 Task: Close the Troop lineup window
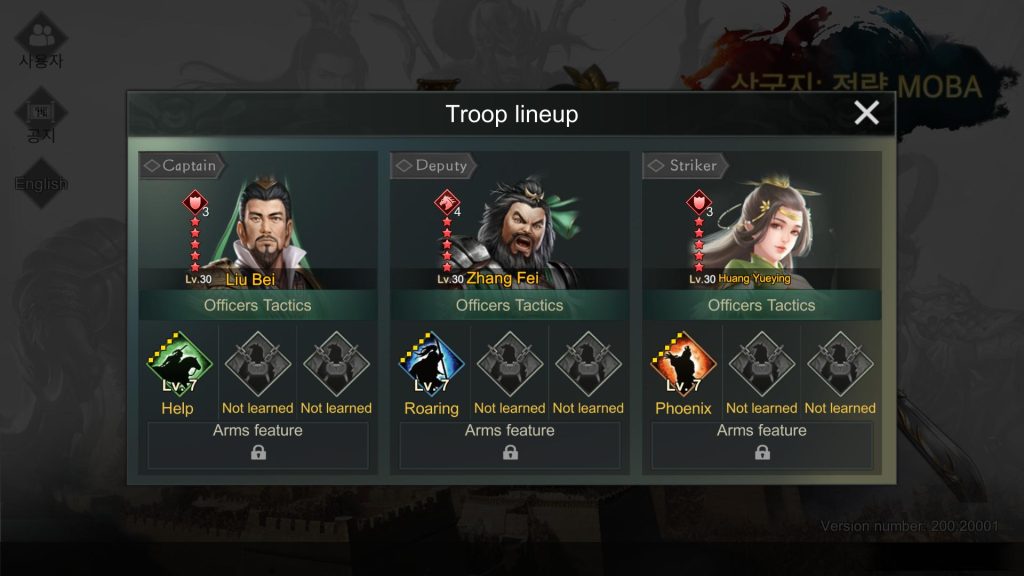866,113
